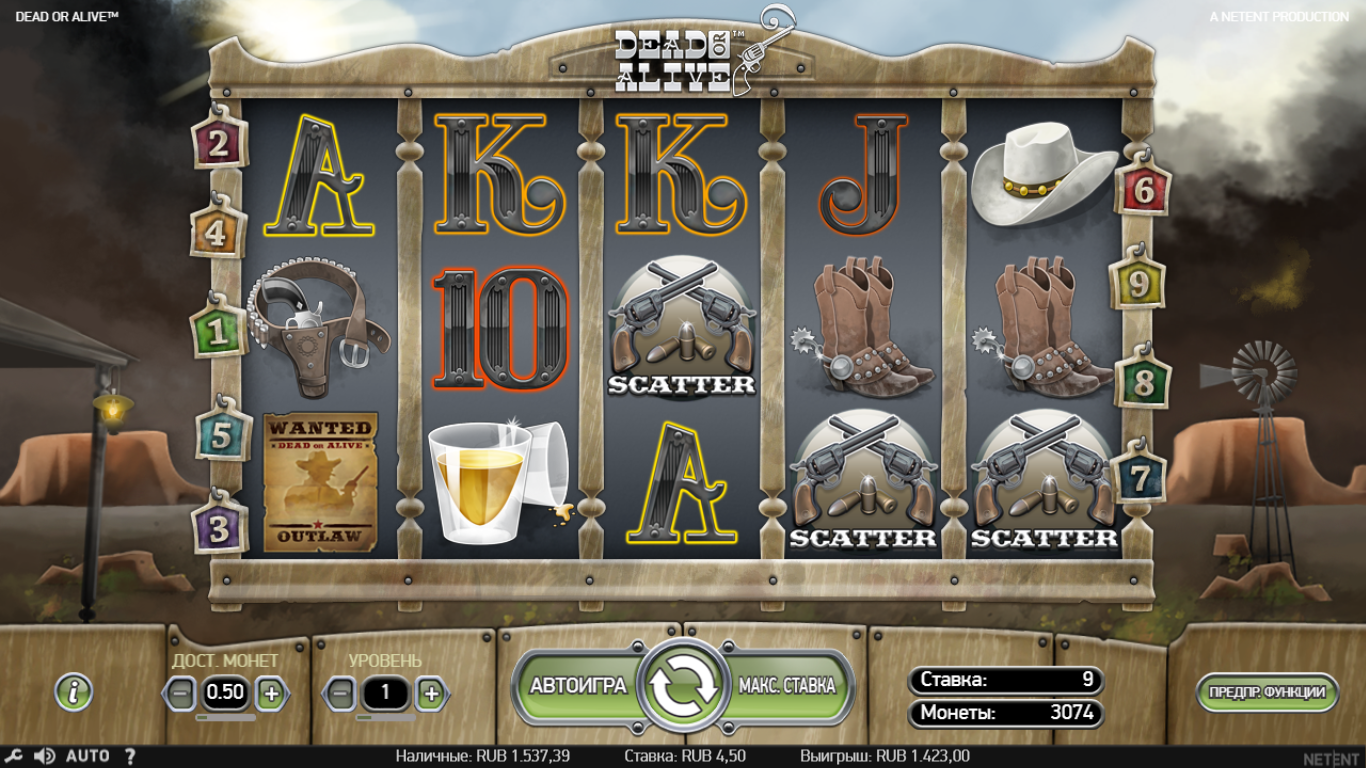Show help via the question mark

tap(130, 756)
